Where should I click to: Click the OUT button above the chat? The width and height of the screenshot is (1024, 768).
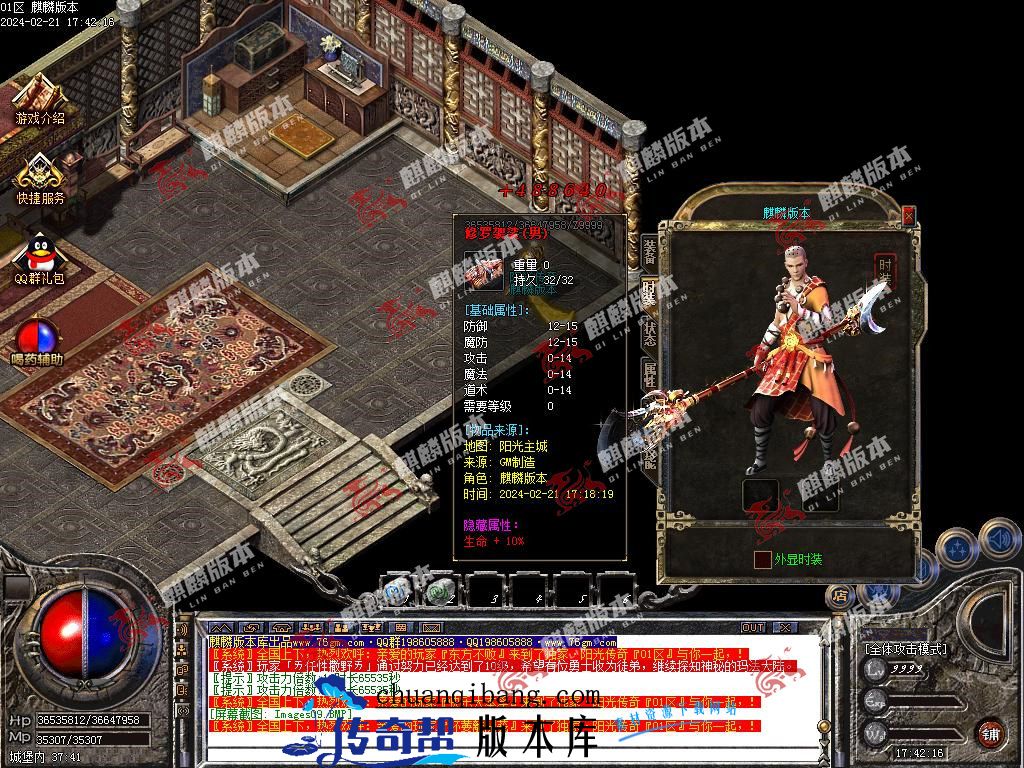click(x=752, y=627)
